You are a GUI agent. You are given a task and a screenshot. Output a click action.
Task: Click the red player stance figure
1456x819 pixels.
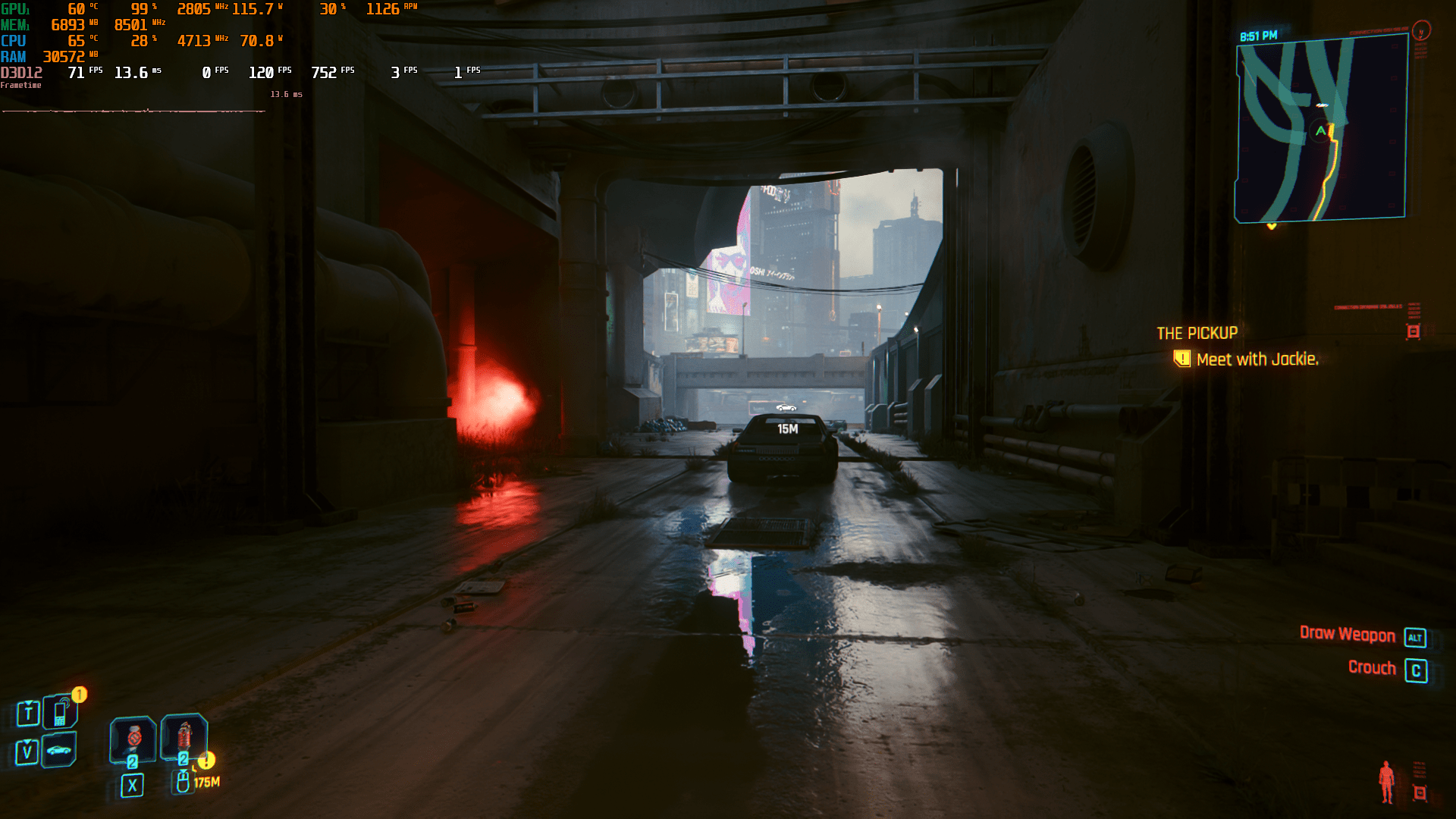[1386, 781]
